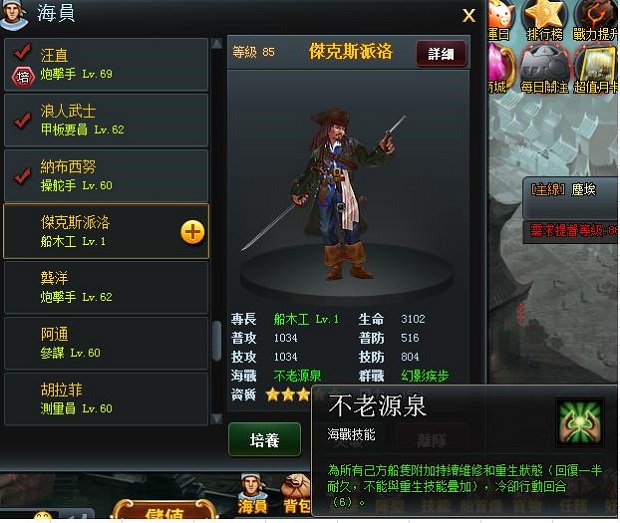Open the 每日關注 daily helmet icon
Viewport: 620px width, 523px height.
543,67
